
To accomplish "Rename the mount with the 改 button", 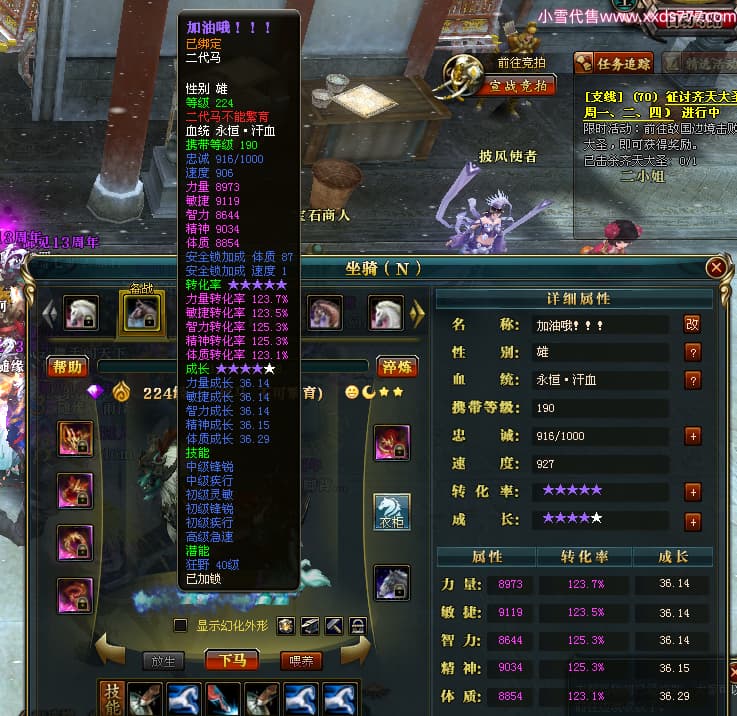I will click(x=692, y=324).
